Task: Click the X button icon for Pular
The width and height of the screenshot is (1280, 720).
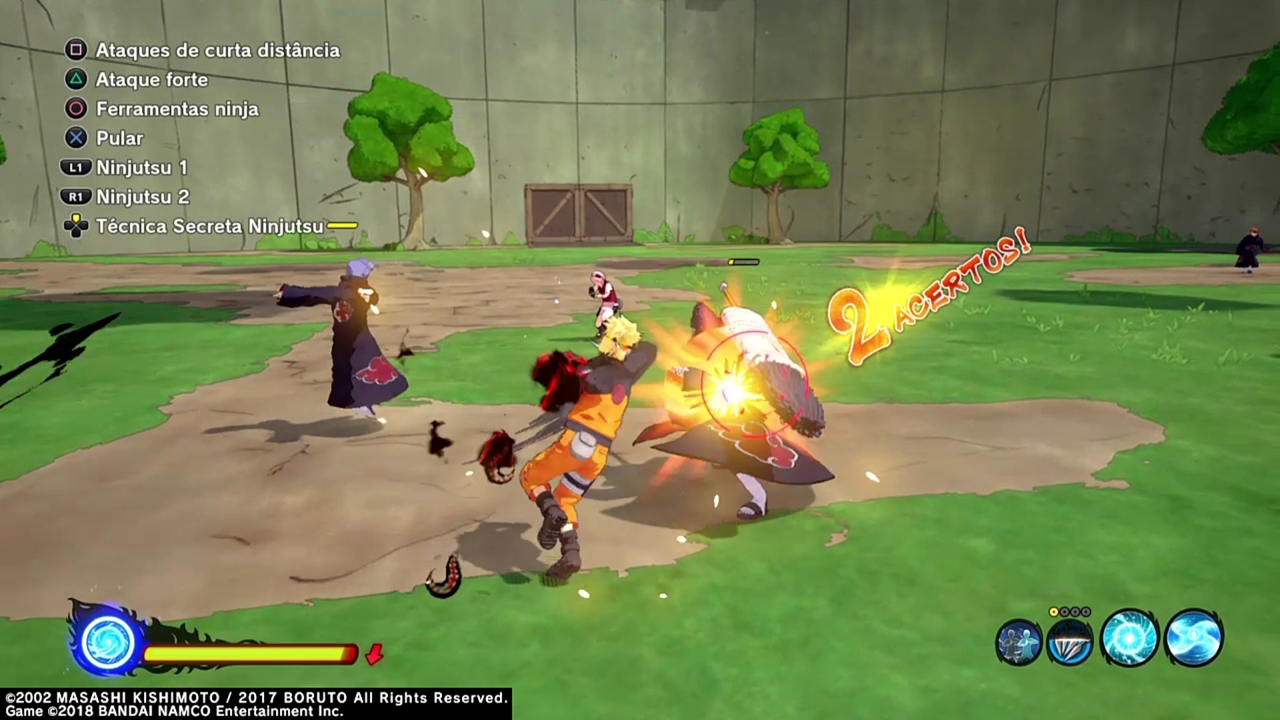Action: (76, 138)
